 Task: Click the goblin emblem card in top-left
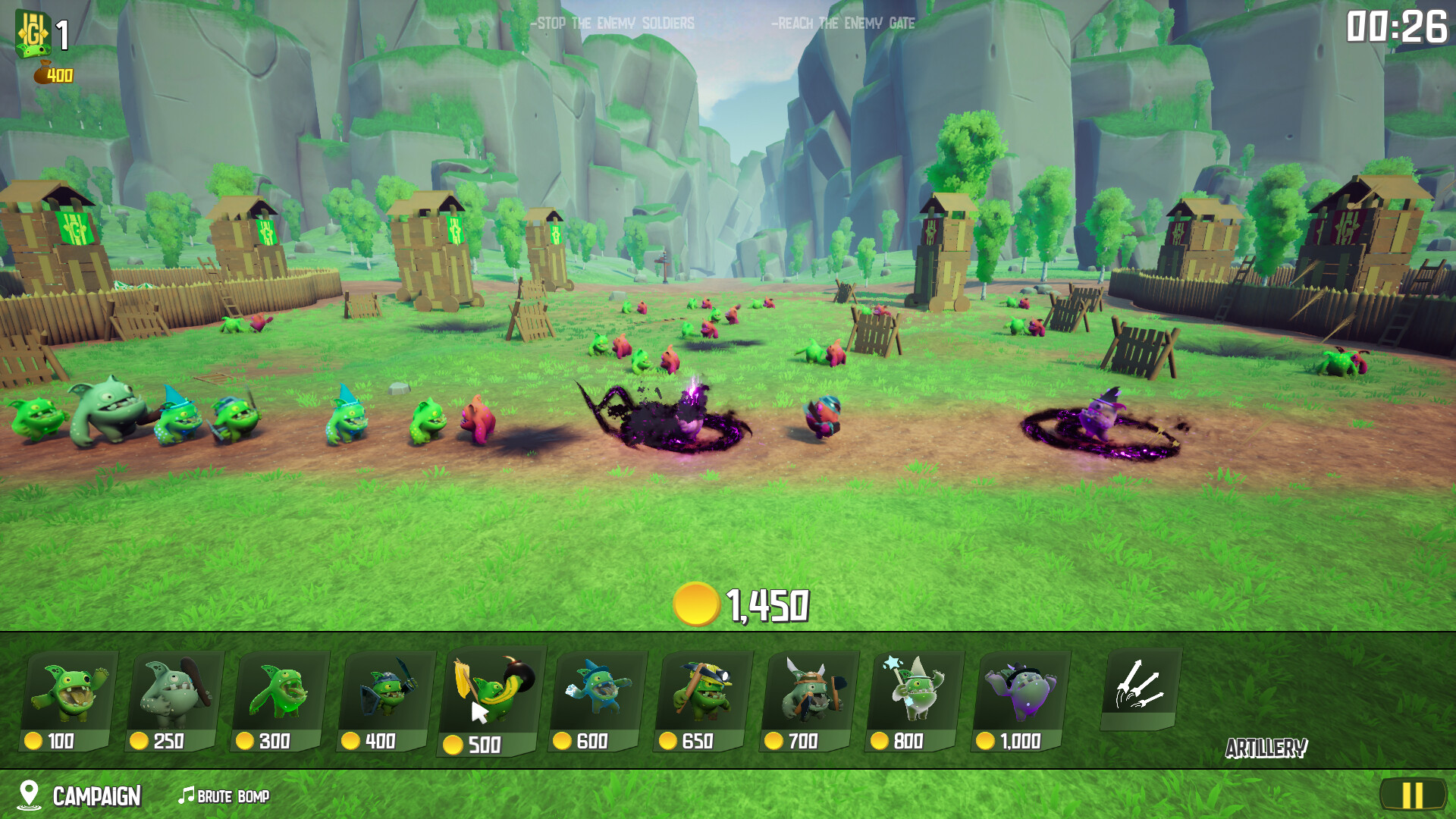tap(34, 32)
